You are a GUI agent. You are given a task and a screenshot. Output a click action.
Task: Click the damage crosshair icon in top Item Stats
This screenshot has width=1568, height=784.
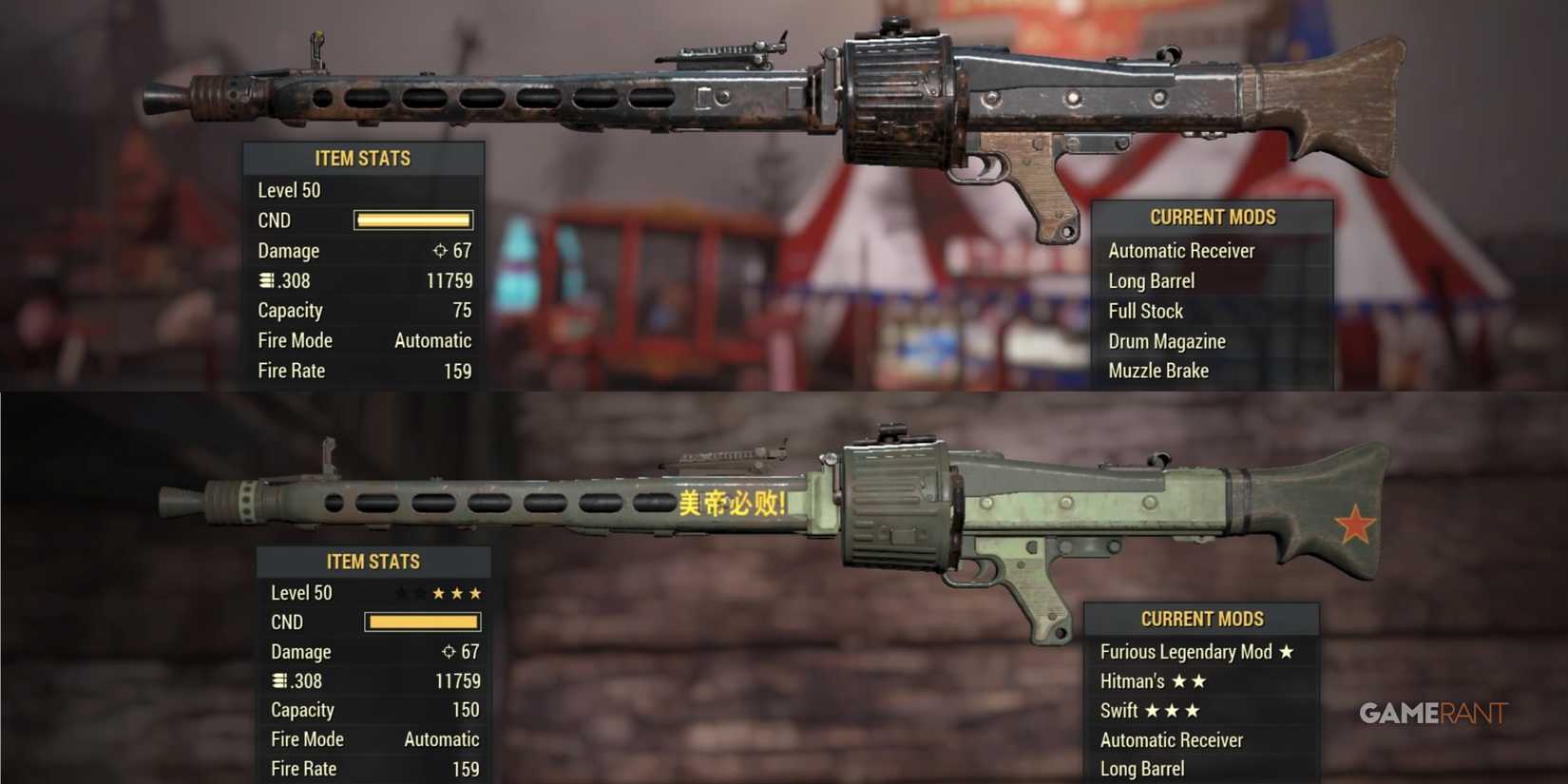(438, 250)
